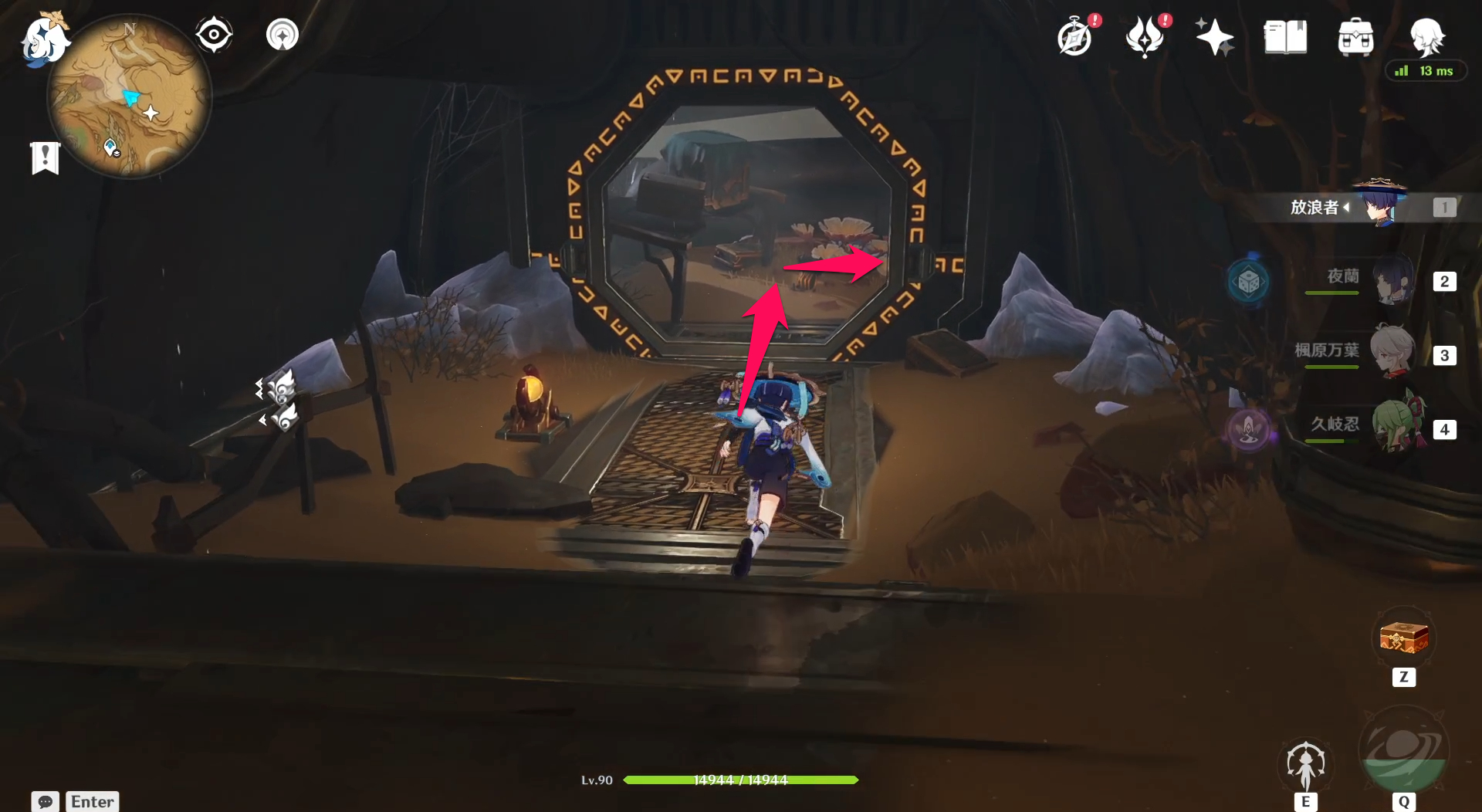The height and width of the screenshot is (812, 1482).
Task: Open the Wish menu star icon
Action: tap(1214, 36)
